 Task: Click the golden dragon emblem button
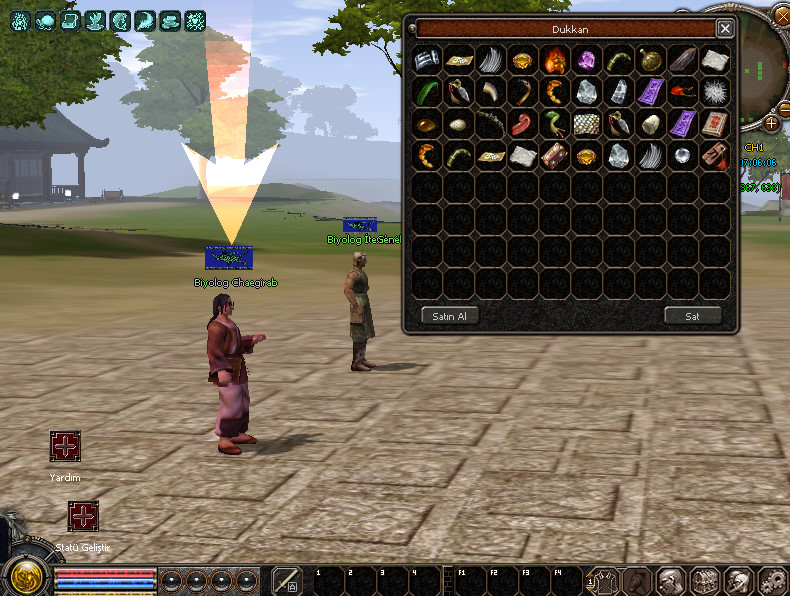pos(25,576)
